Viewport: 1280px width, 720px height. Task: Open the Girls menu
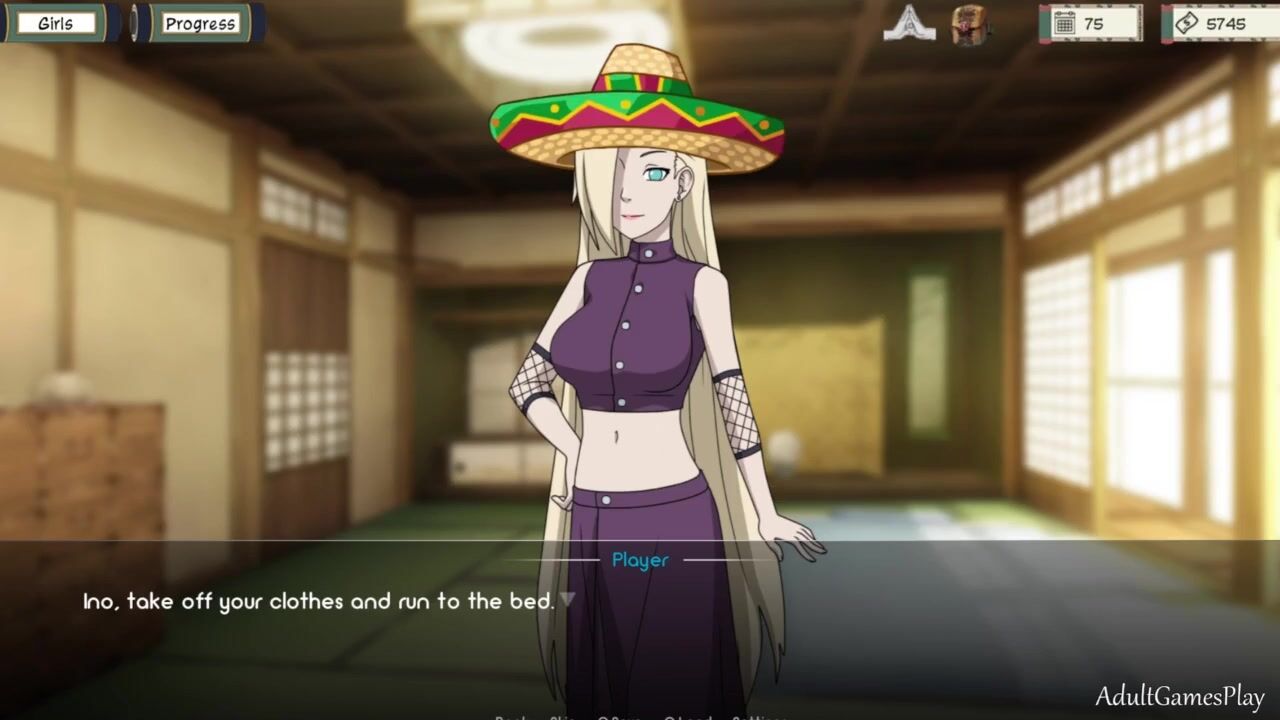pos(56,23)
